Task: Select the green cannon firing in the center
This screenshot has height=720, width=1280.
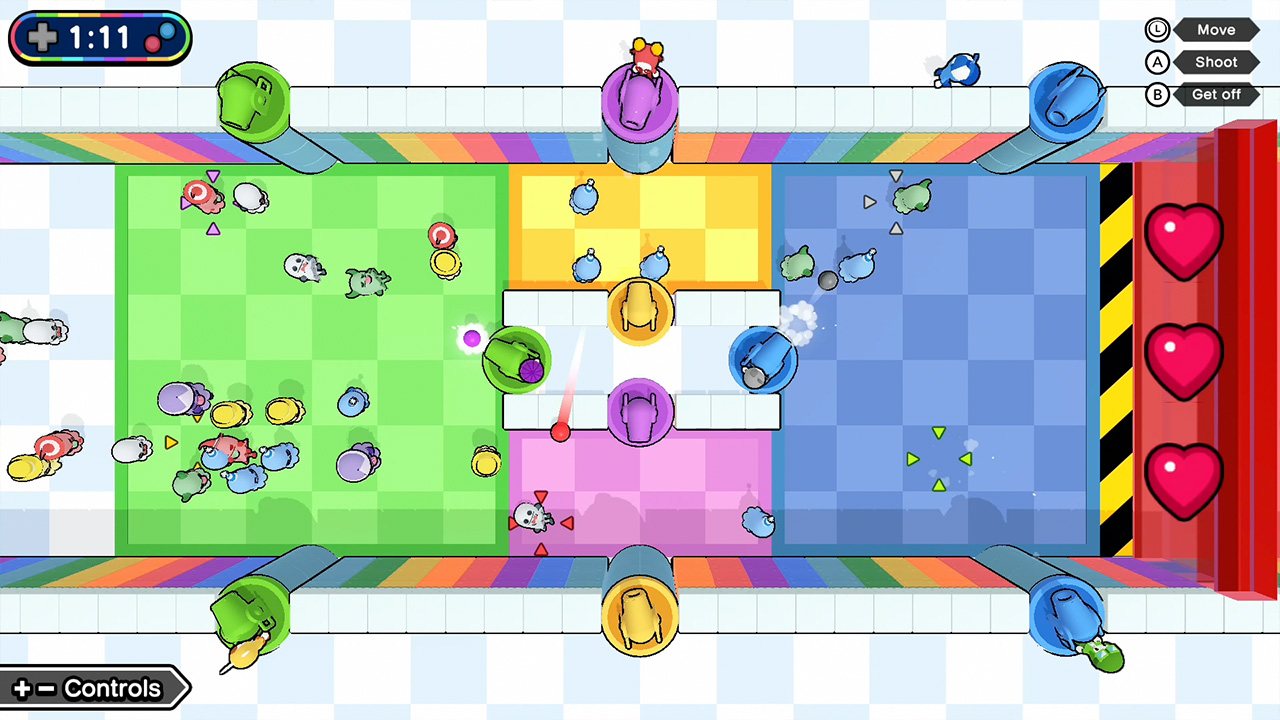Action: (x=516, y=360)
